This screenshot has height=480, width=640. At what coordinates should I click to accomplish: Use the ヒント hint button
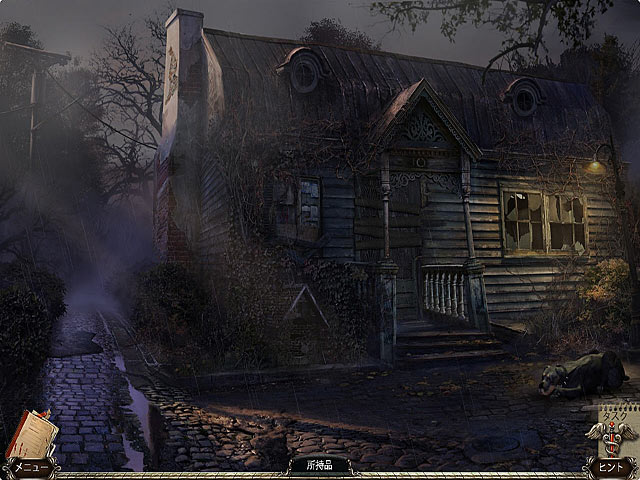[x=610, y=467]
